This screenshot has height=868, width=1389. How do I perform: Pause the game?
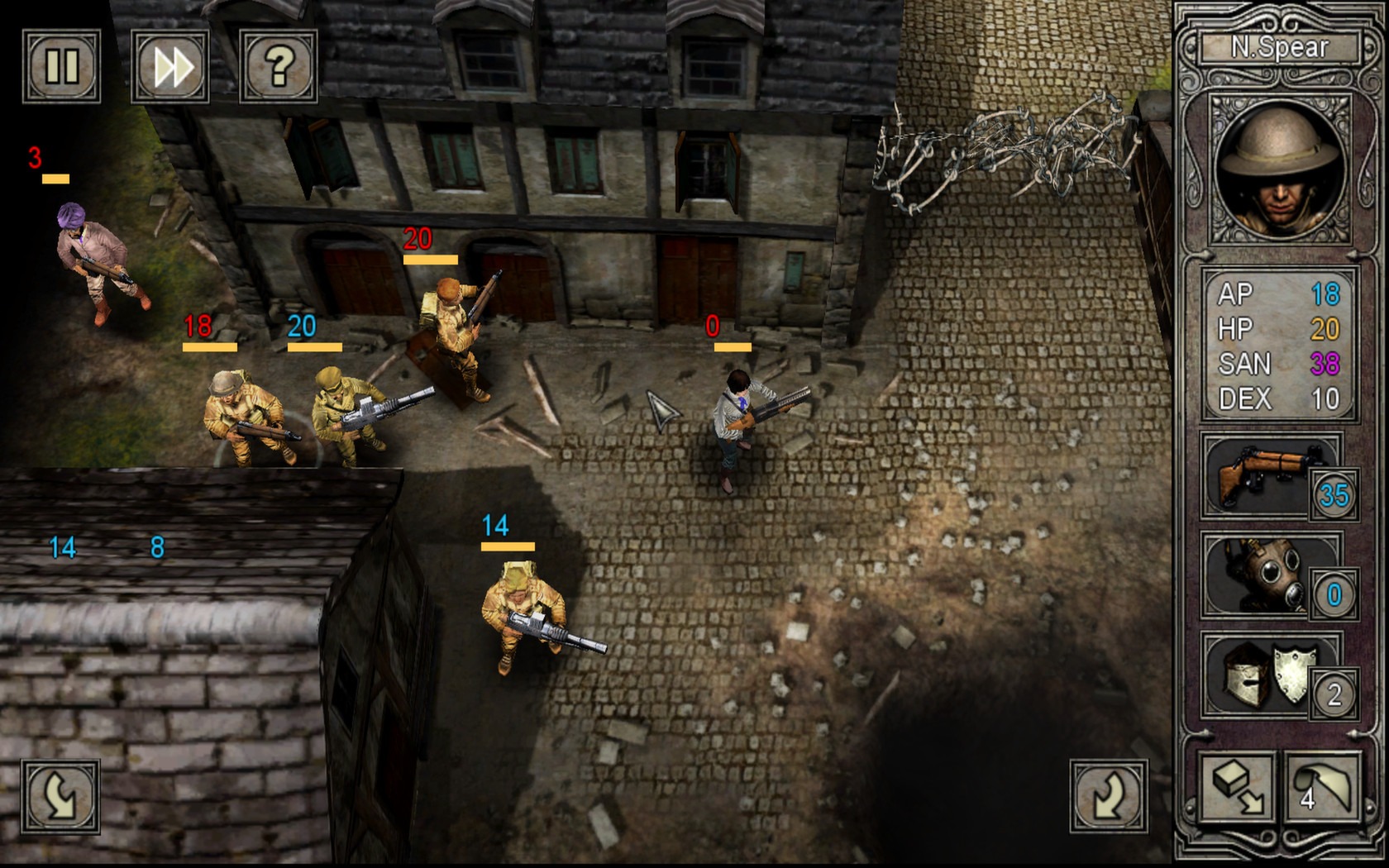coord(61,66)
